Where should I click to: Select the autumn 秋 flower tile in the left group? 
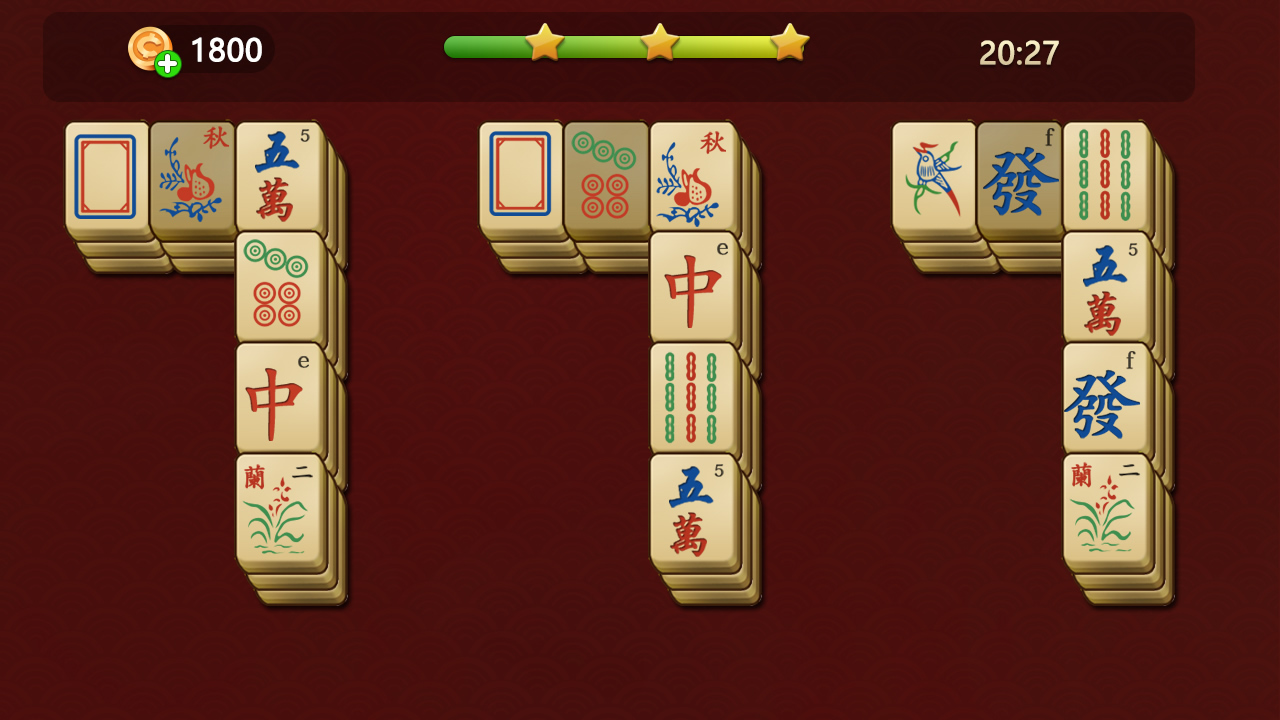[x=193, y=175]
